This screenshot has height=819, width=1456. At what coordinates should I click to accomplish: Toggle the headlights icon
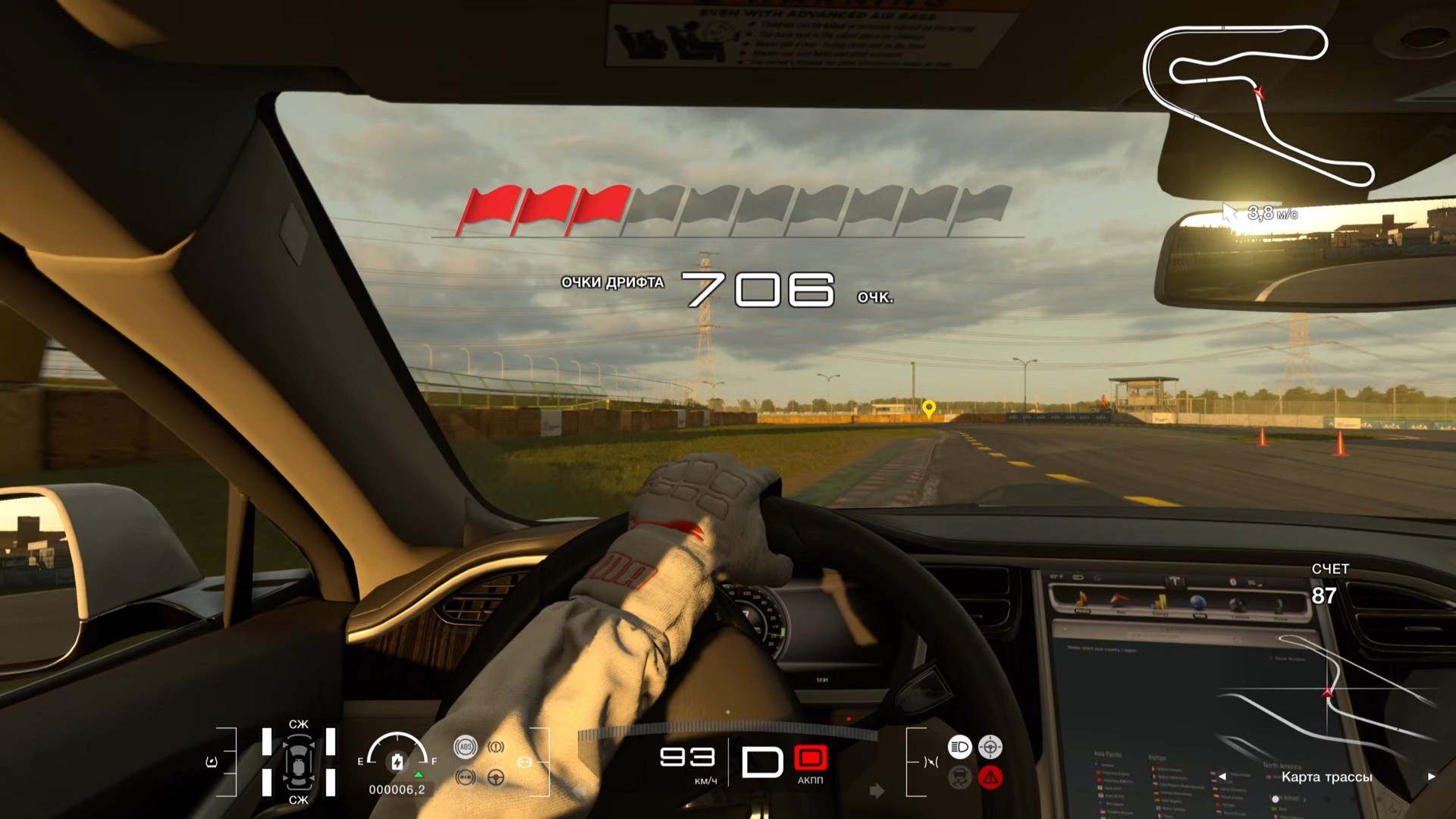959,747
